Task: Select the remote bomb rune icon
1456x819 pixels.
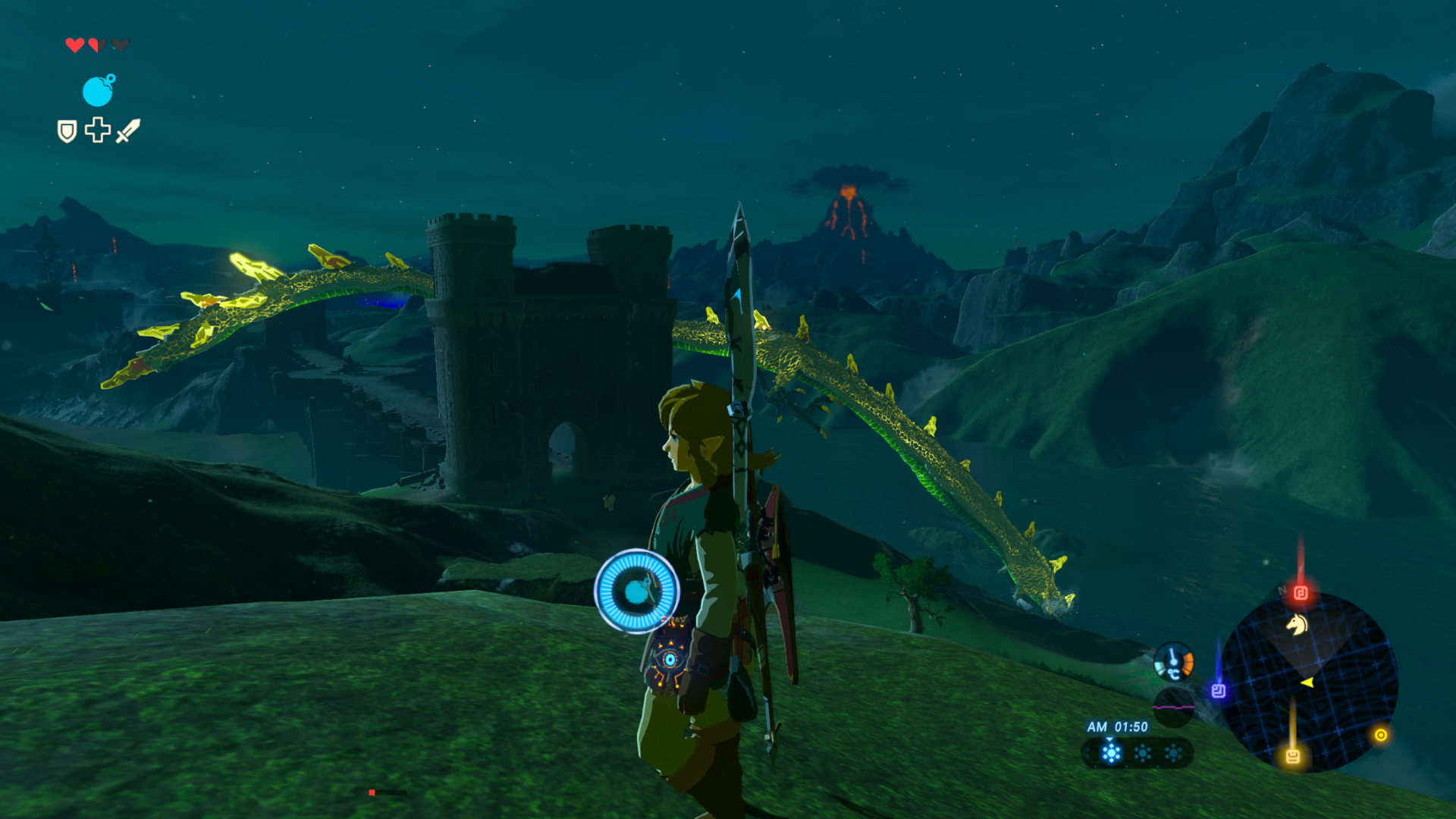Action: (x=98, y=91)
